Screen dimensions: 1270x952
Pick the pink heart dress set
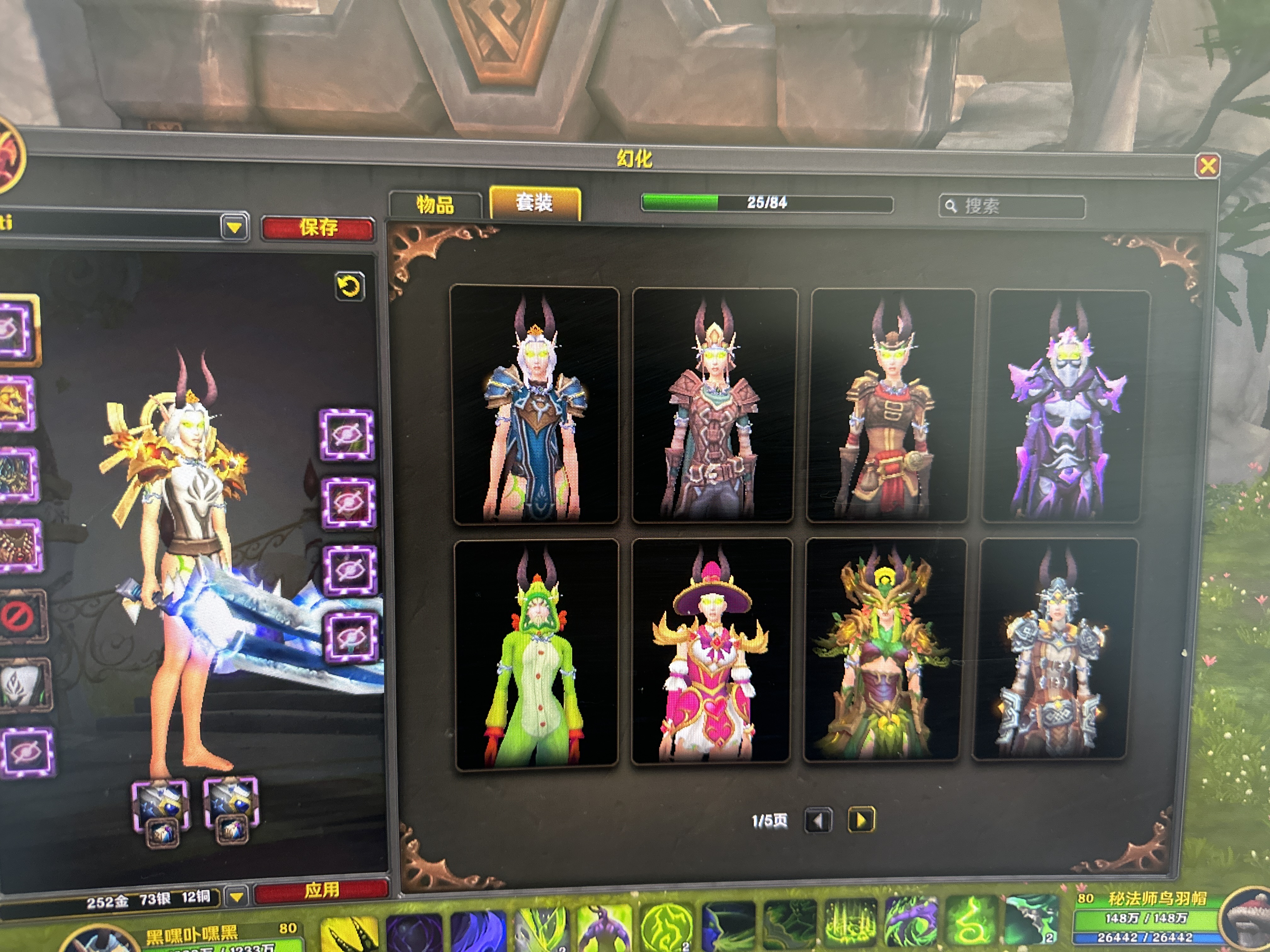[x=711, y=652]
